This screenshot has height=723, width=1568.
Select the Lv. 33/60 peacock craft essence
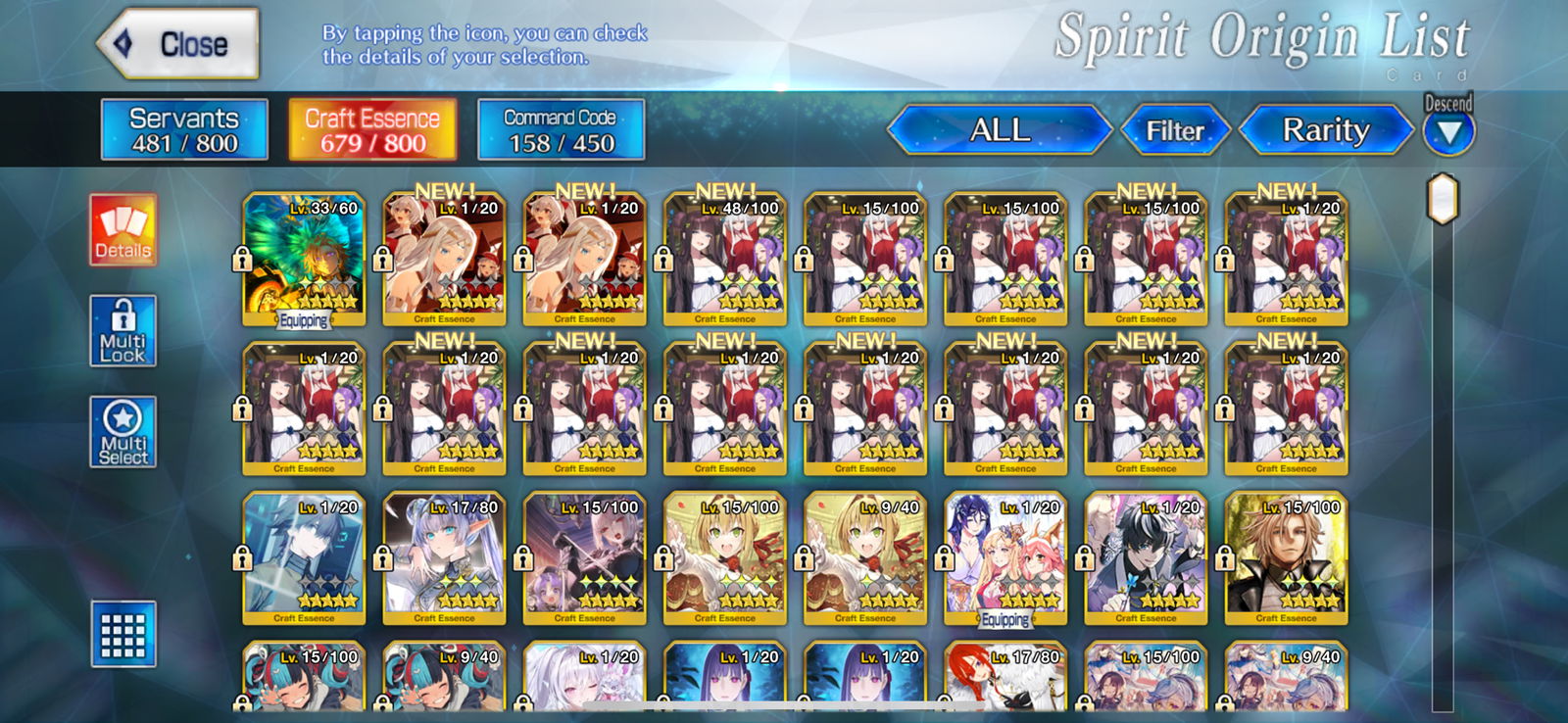304,259
